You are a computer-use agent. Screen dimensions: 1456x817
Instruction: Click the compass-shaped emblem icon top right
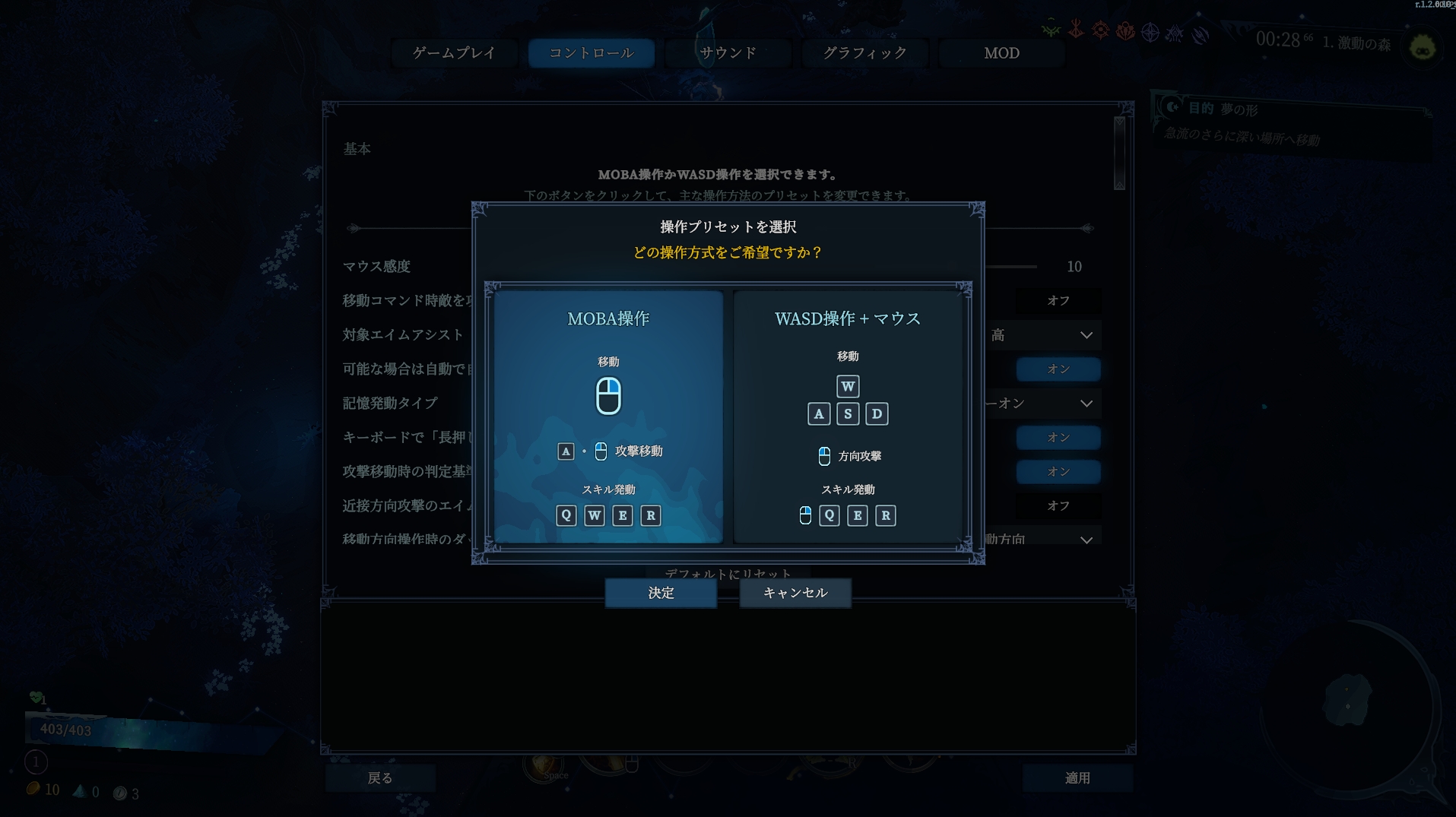[1150, 33]
